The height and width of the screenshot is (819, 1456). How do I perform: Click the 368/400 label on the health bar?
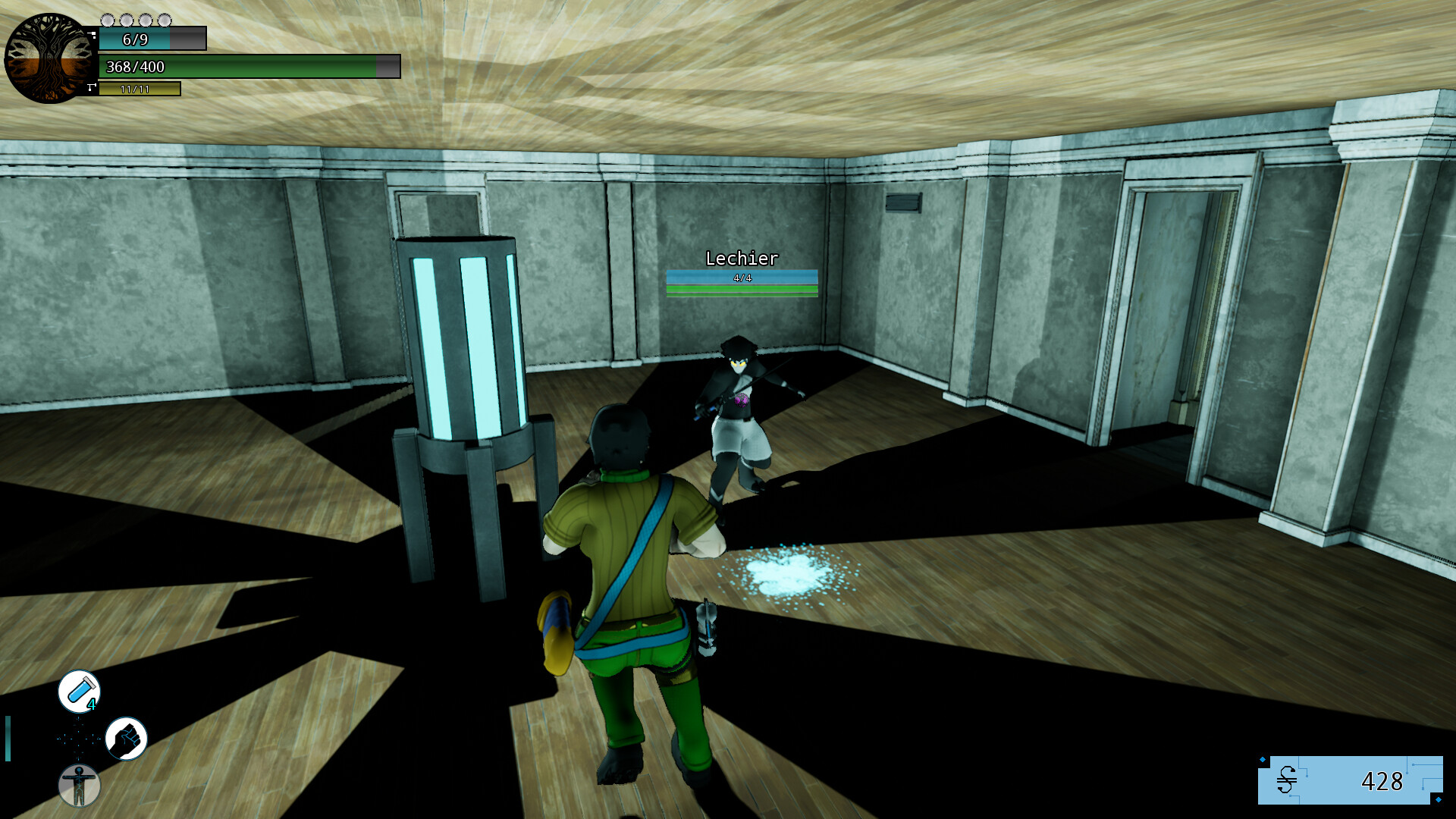coord(136,67)
